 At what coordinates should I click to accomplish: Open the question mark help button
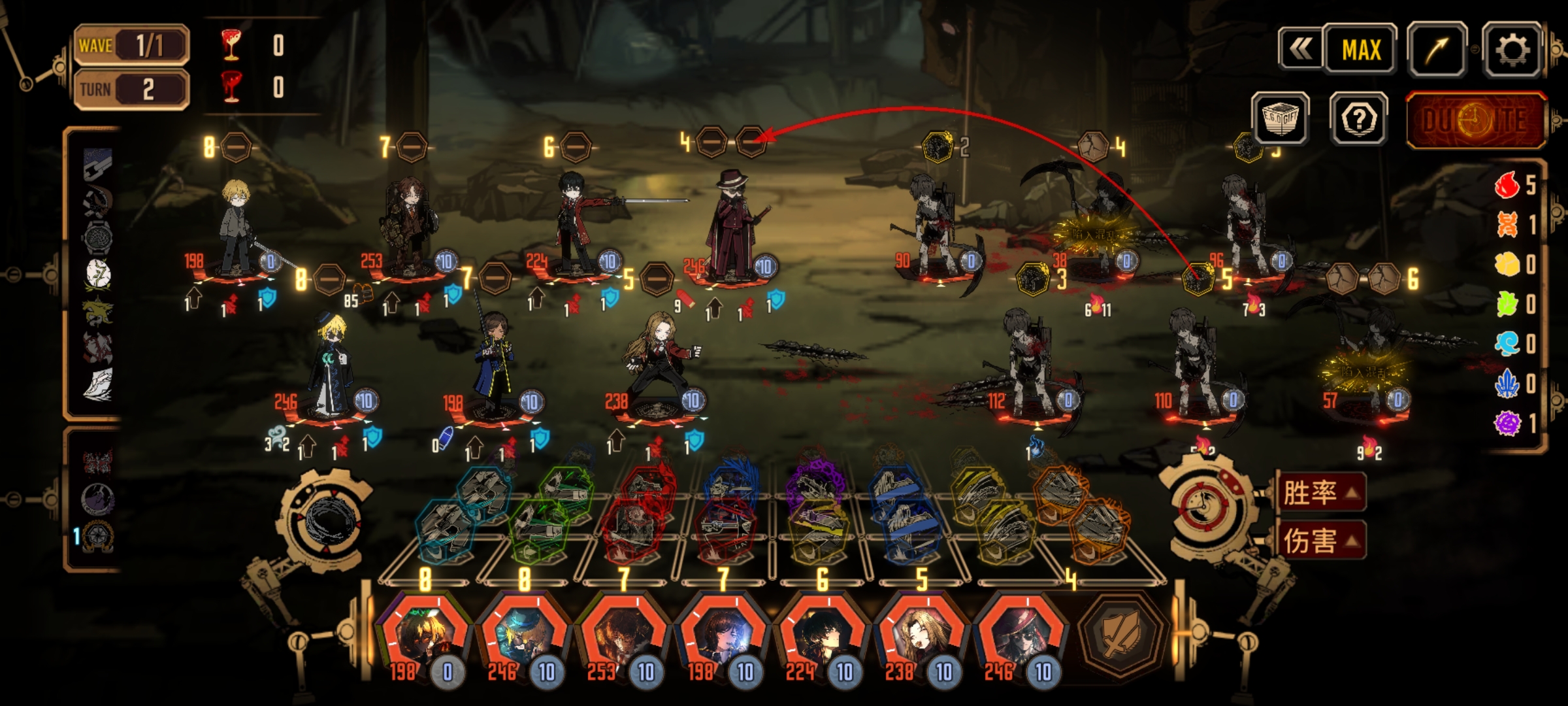pos(1359,119)
